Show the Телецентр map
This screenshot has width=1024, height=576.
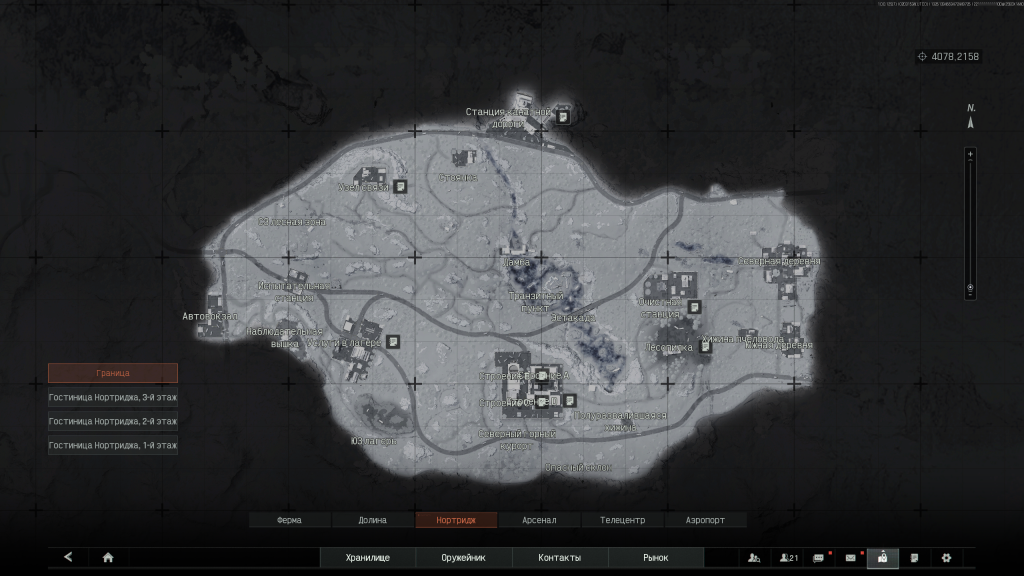pos(622,520)
